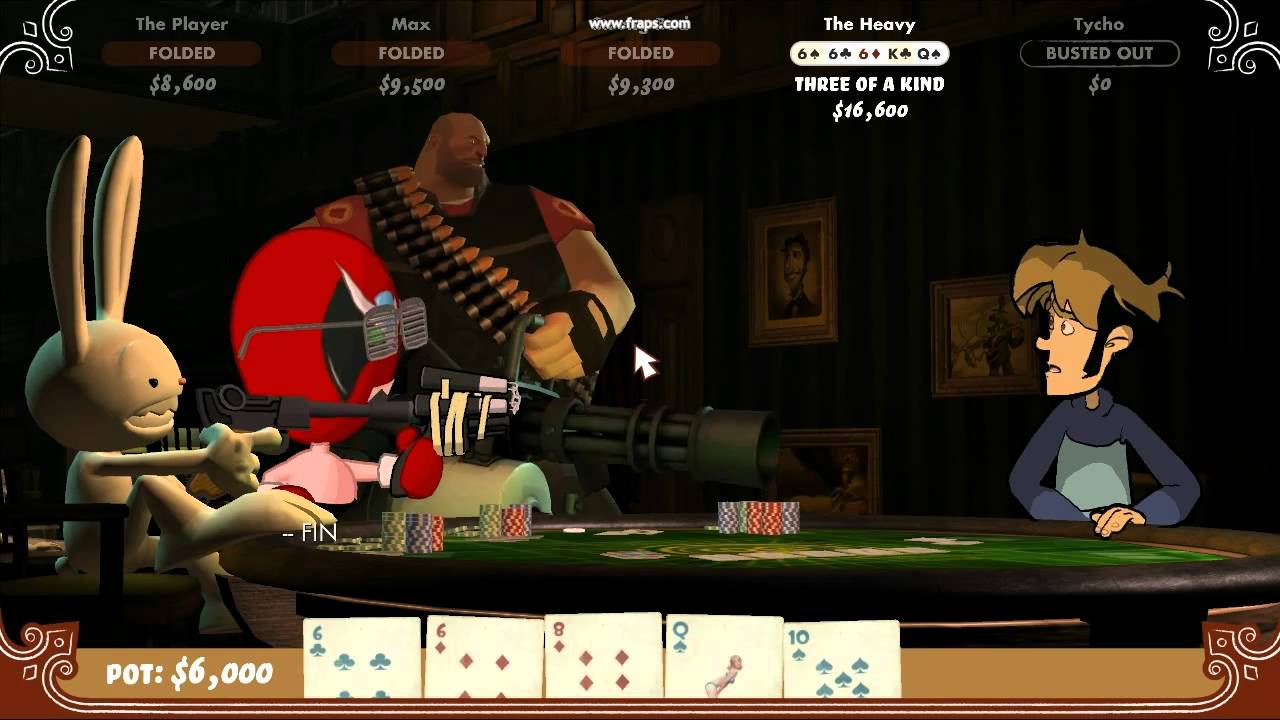The width and height of the screenshot is (1280, 720).
Task: Open the www.fraps.com watermark link
Action: [x=641, y=24]
